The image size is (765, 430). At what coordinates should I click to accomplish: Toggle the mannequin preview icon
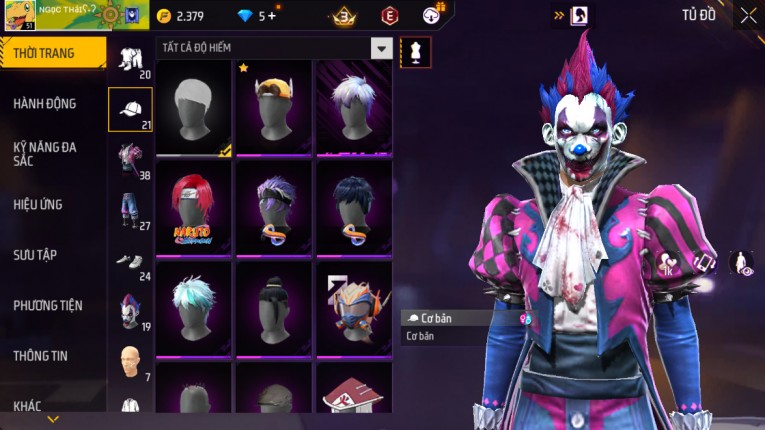(x=415, y=52)
